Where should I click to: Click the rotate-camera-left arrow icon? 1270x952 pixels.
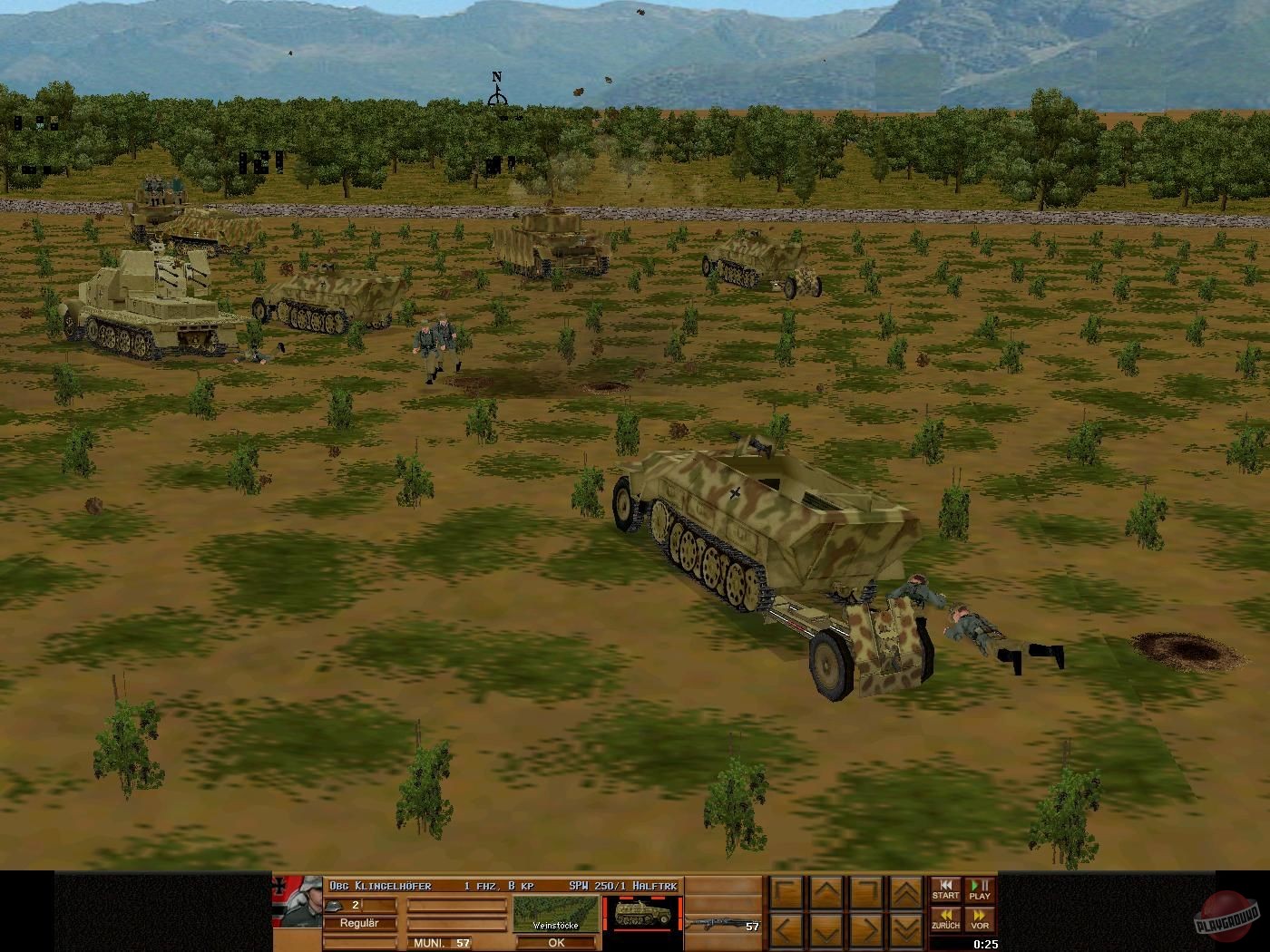786,892
